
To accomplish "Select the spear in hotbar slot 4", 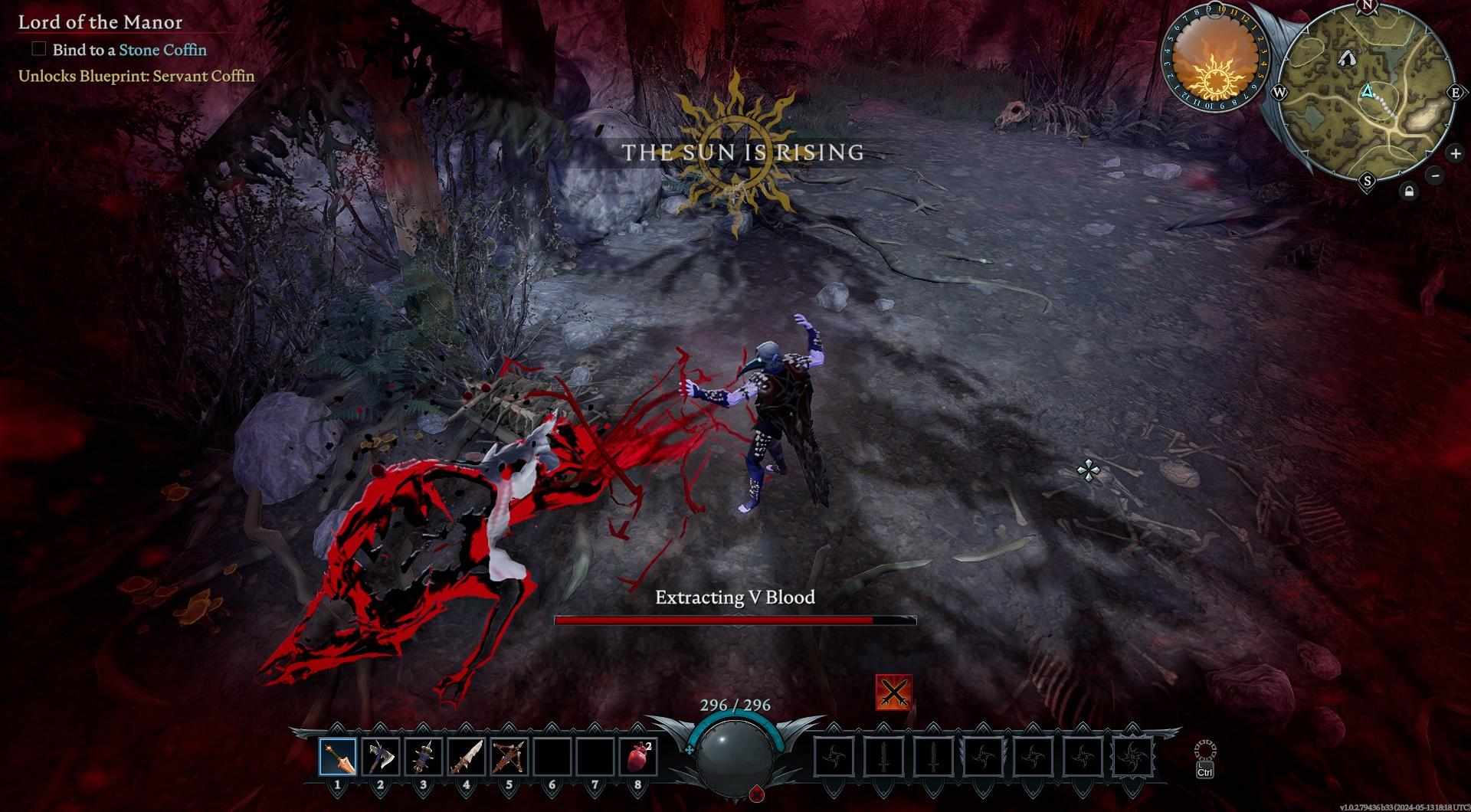I will pyautogui.click(x=467, y=757).
